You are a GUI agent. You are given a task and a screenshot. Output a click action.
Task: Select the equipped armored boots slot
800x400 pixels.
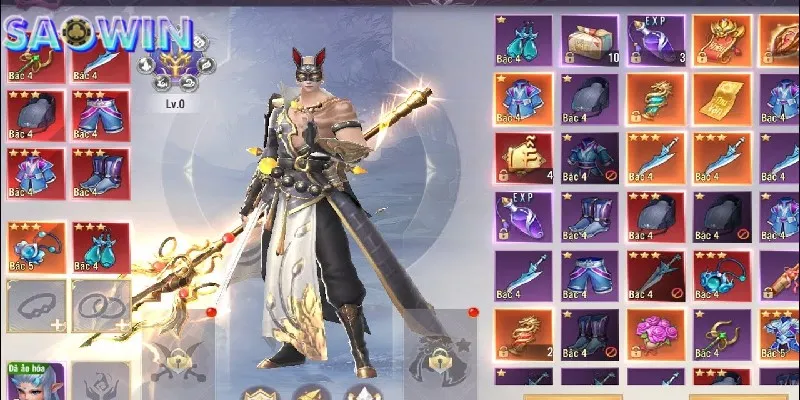99,172
